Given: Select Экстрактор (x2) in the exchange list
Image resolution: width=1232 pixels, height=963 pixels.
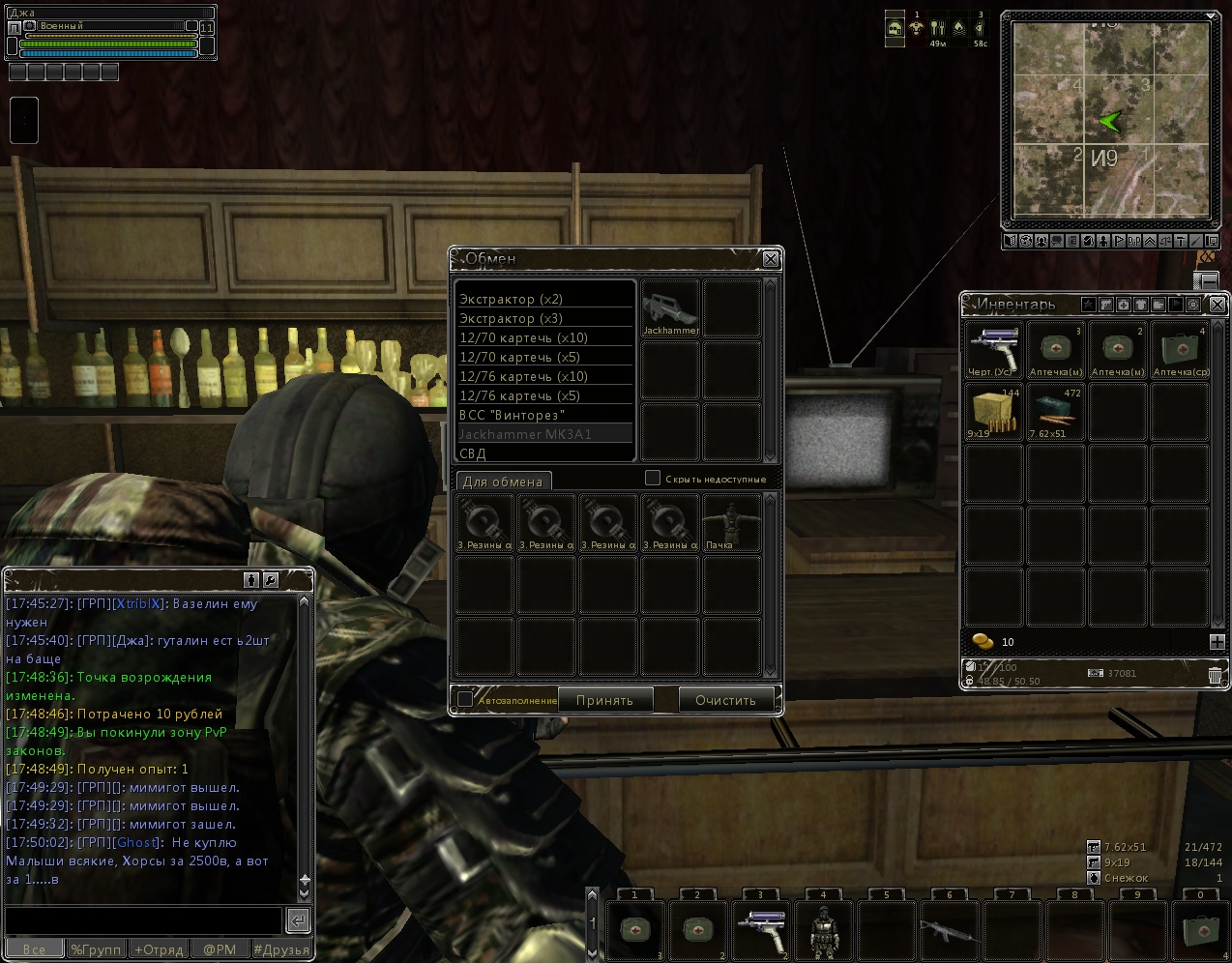Looking at the screenshot, I should [544, 299].
